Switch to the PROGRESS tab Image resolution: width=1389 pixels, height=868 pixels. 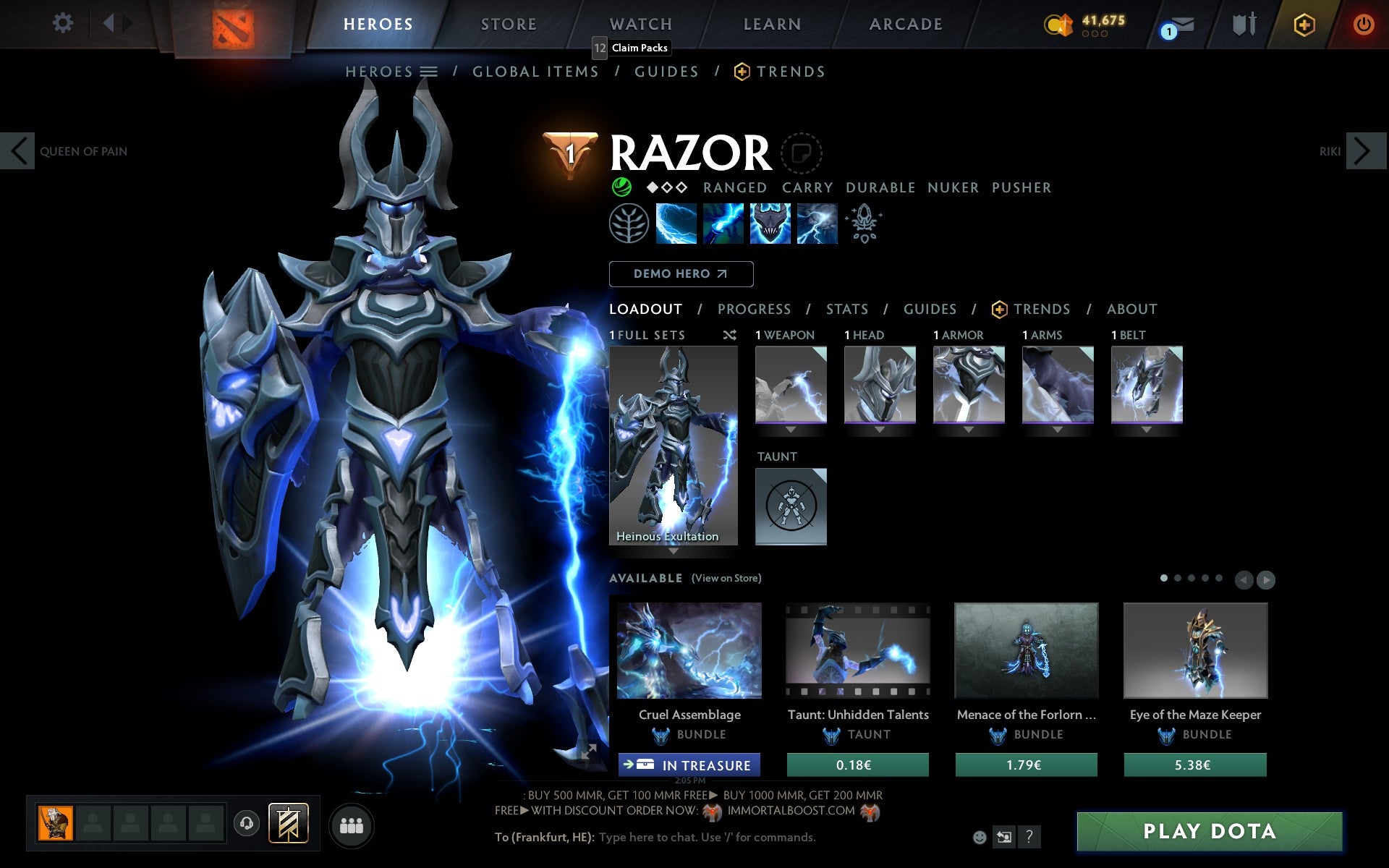(x=754, y=309)
